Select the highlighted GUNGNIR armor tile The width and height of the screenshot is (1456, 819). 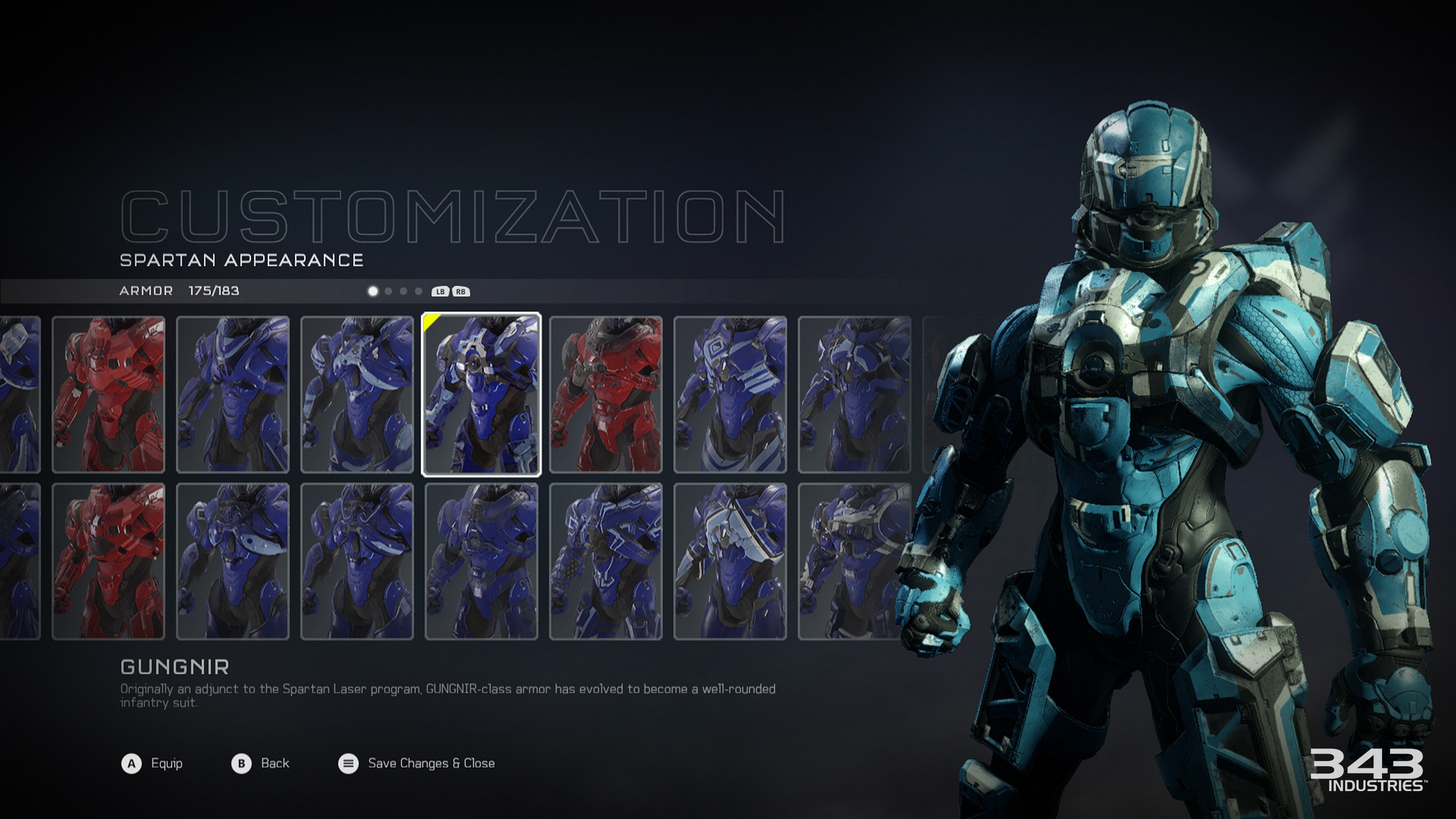[481, 394]
